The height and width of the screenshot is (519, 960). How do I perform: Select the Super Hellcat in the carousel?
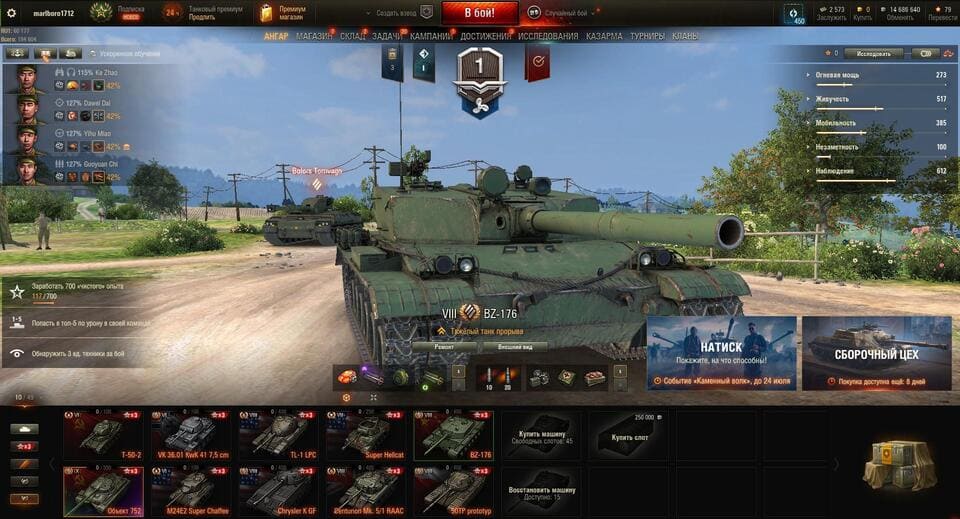(366, 435)
